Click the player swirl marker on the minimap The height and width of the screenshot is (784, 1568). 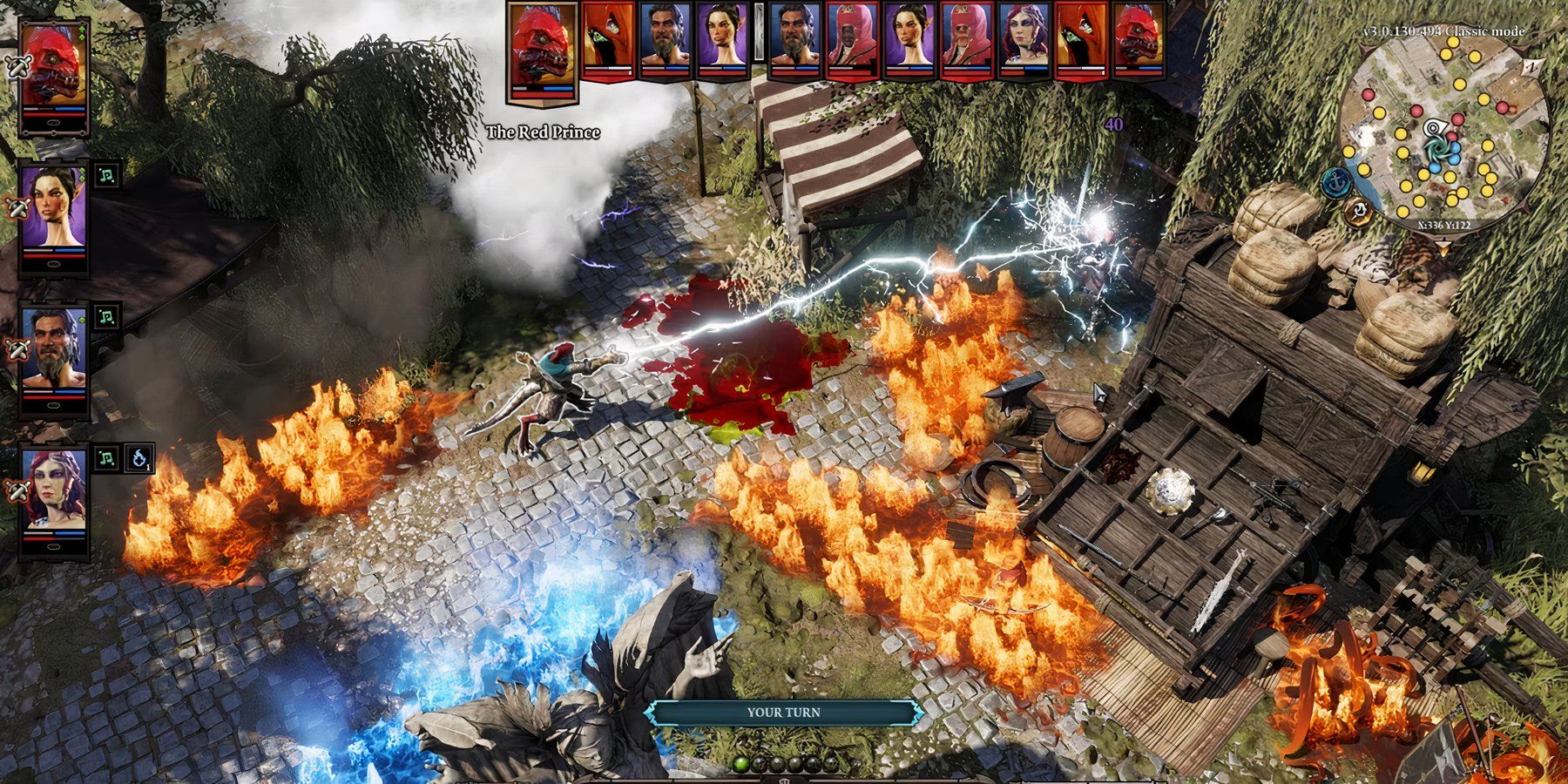pos(1436,148)
